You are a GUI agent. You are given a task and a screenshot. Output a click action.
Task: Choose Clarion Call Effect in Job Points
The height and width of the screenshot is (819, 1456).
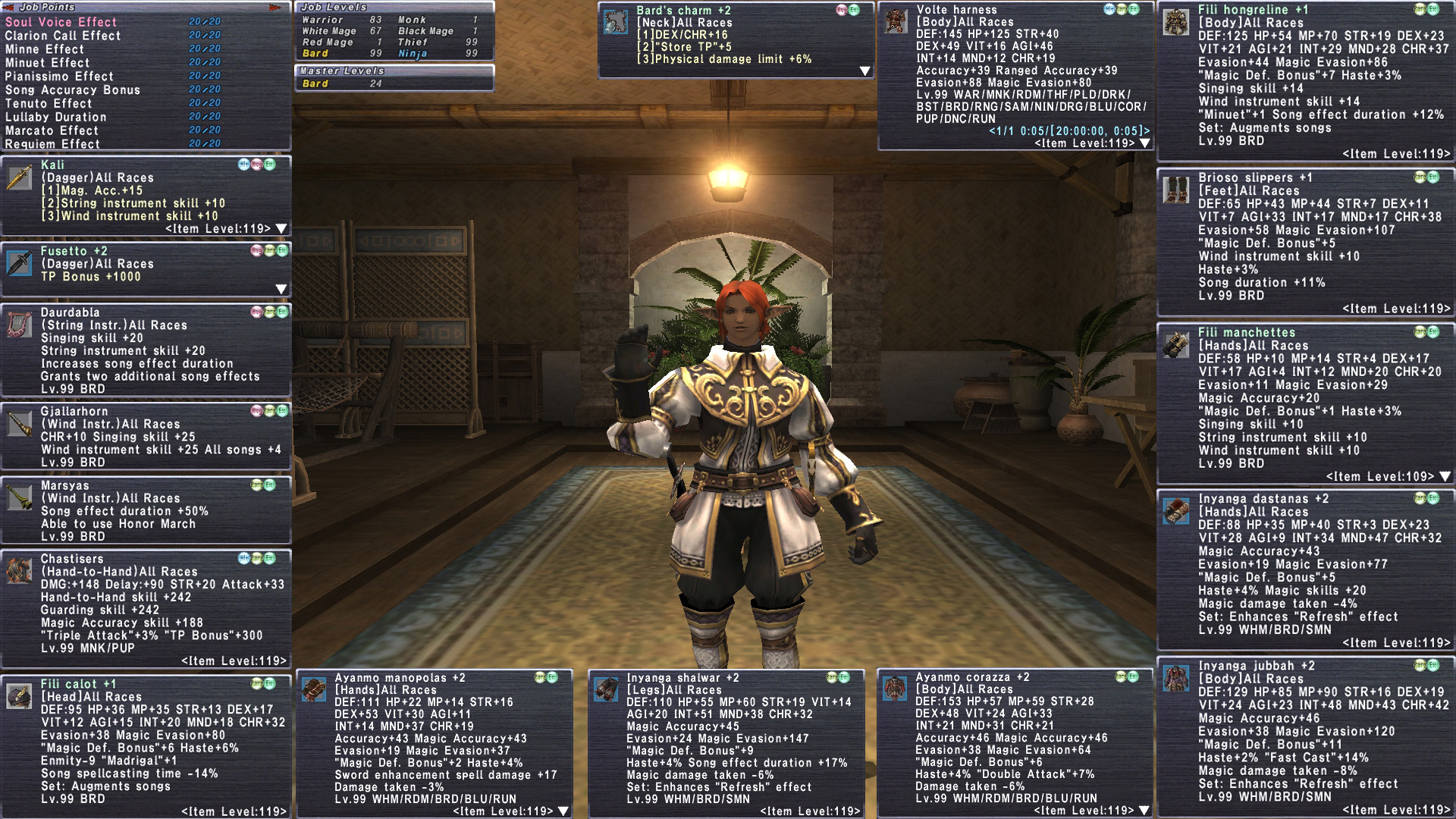tap(62, 36)
